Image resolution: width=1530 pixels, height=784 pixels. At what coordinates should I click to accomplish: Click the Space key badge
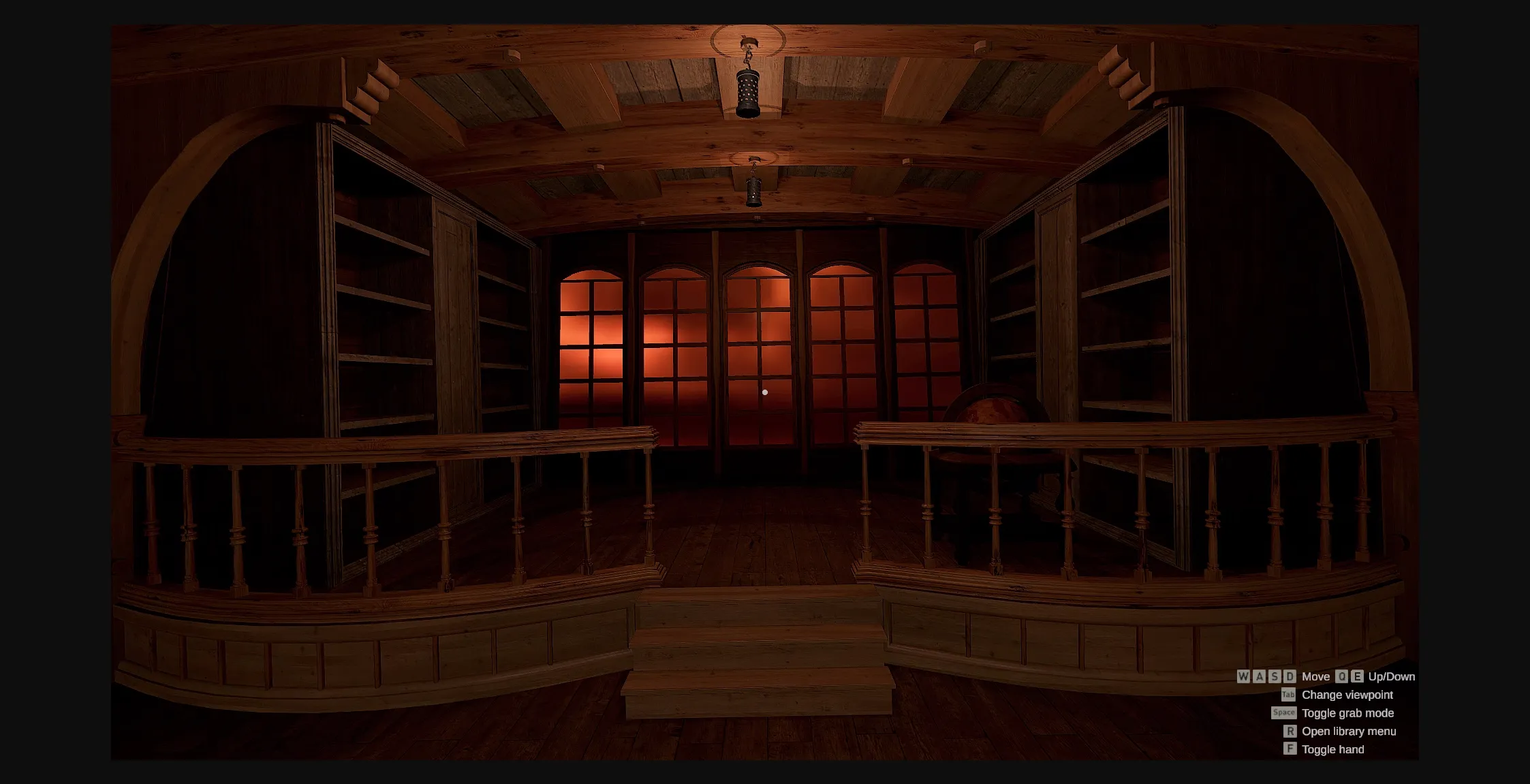click(1284, 712)
